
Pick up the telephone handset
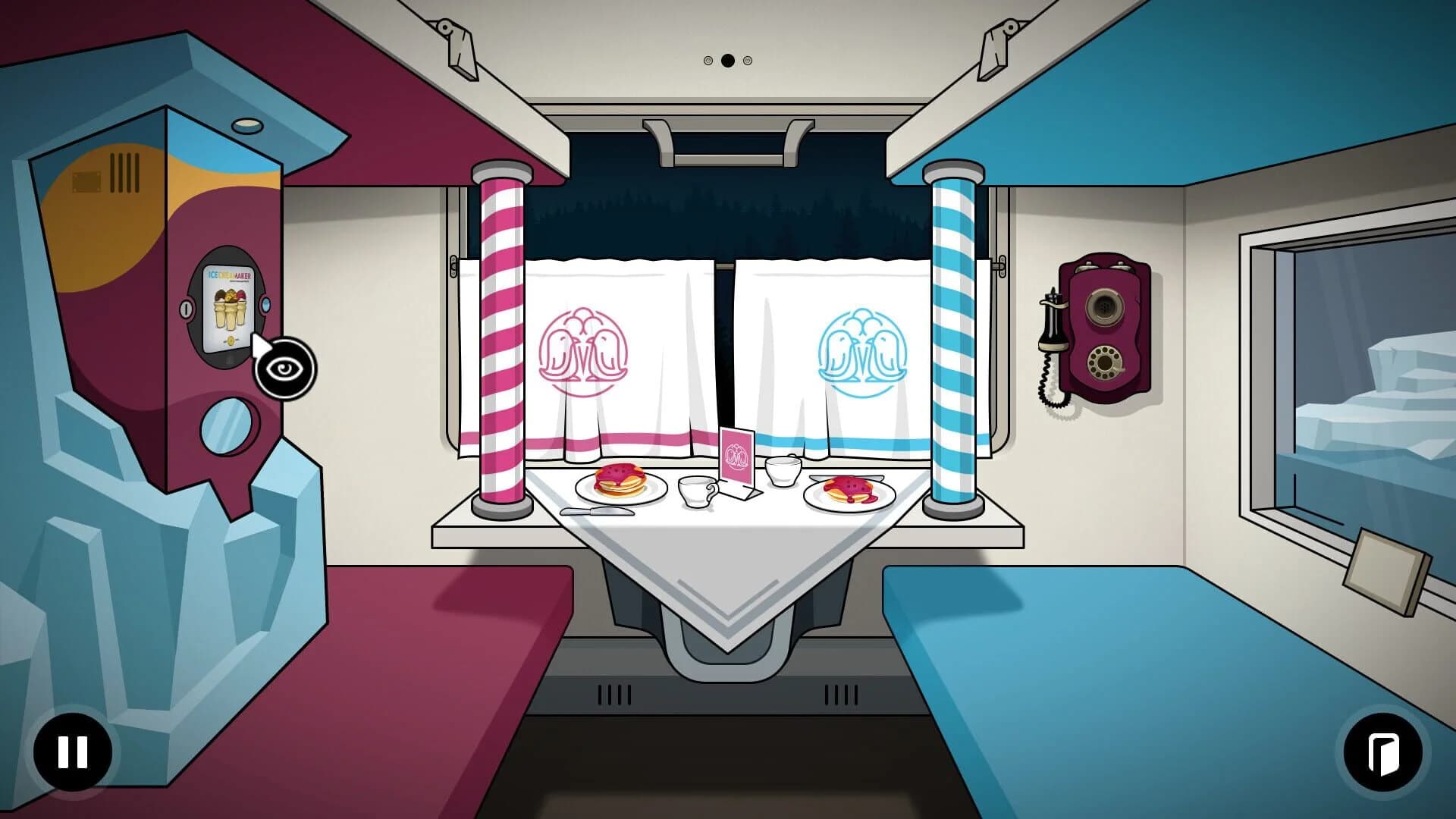(1052, 326)
